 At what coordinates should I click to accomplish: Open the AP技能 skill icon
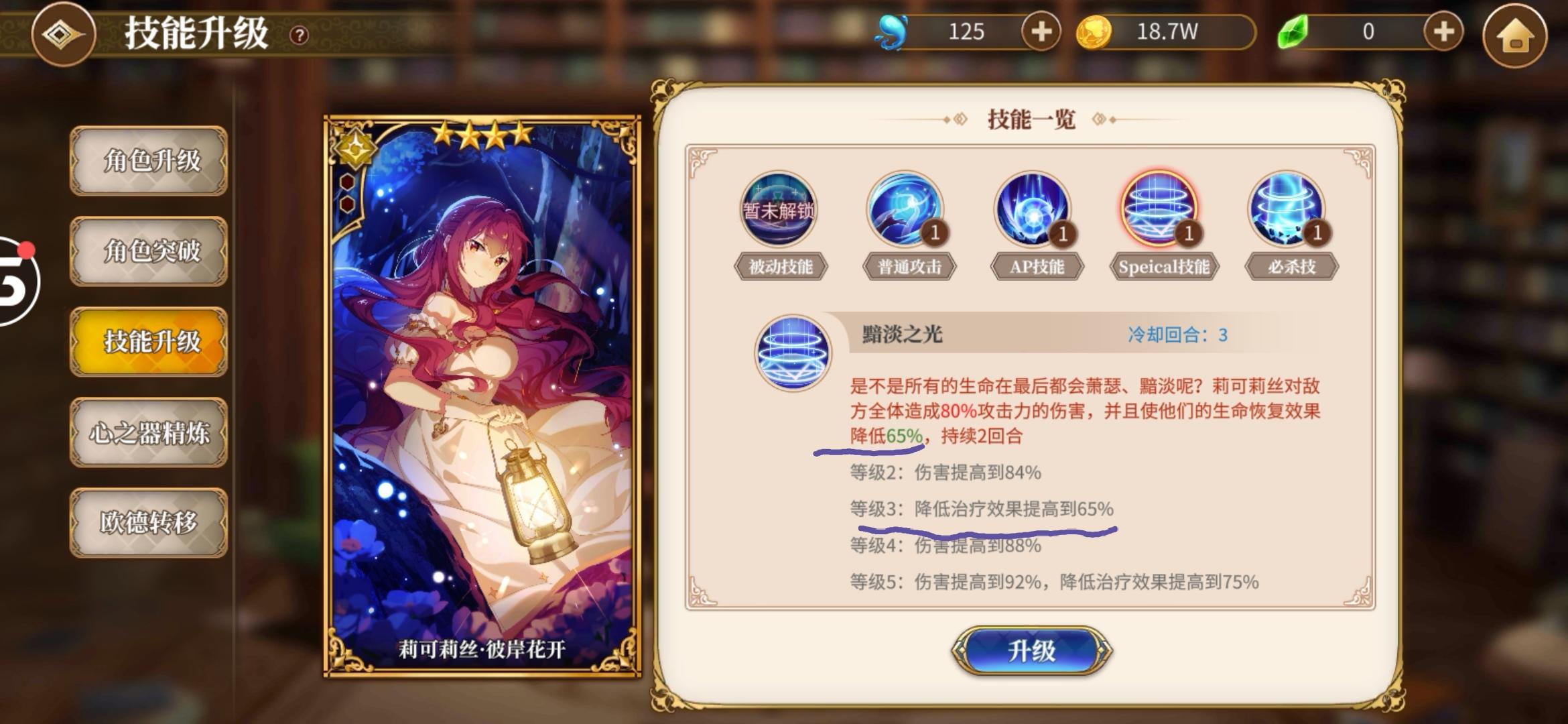click(x=1034, y=211)
